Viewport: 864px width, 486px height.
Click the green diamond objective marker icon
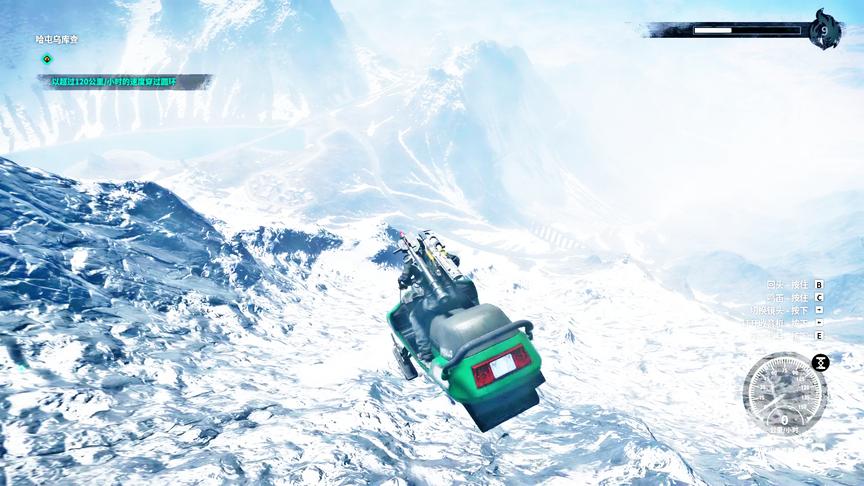[x=45, y=59]
